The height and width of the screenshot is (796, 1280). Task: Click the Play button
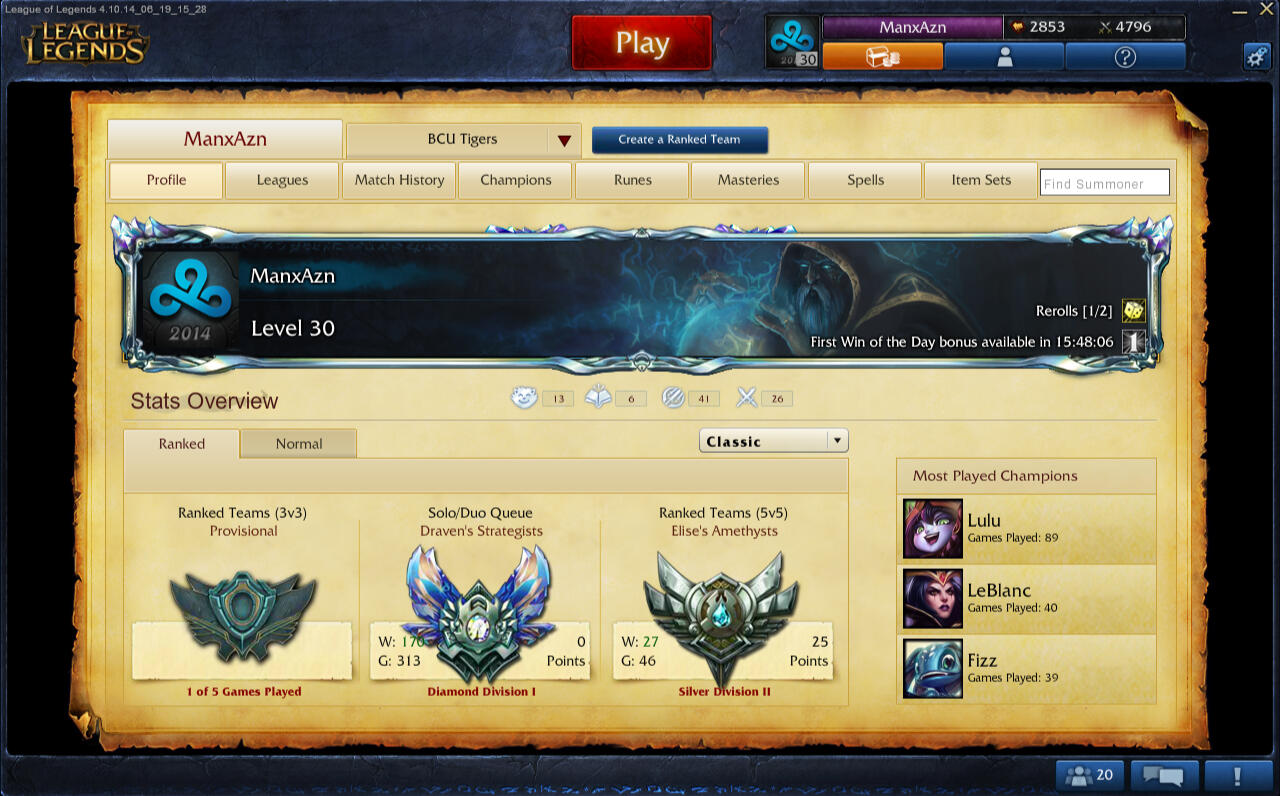pyautogui.click(x=641, y=43)
